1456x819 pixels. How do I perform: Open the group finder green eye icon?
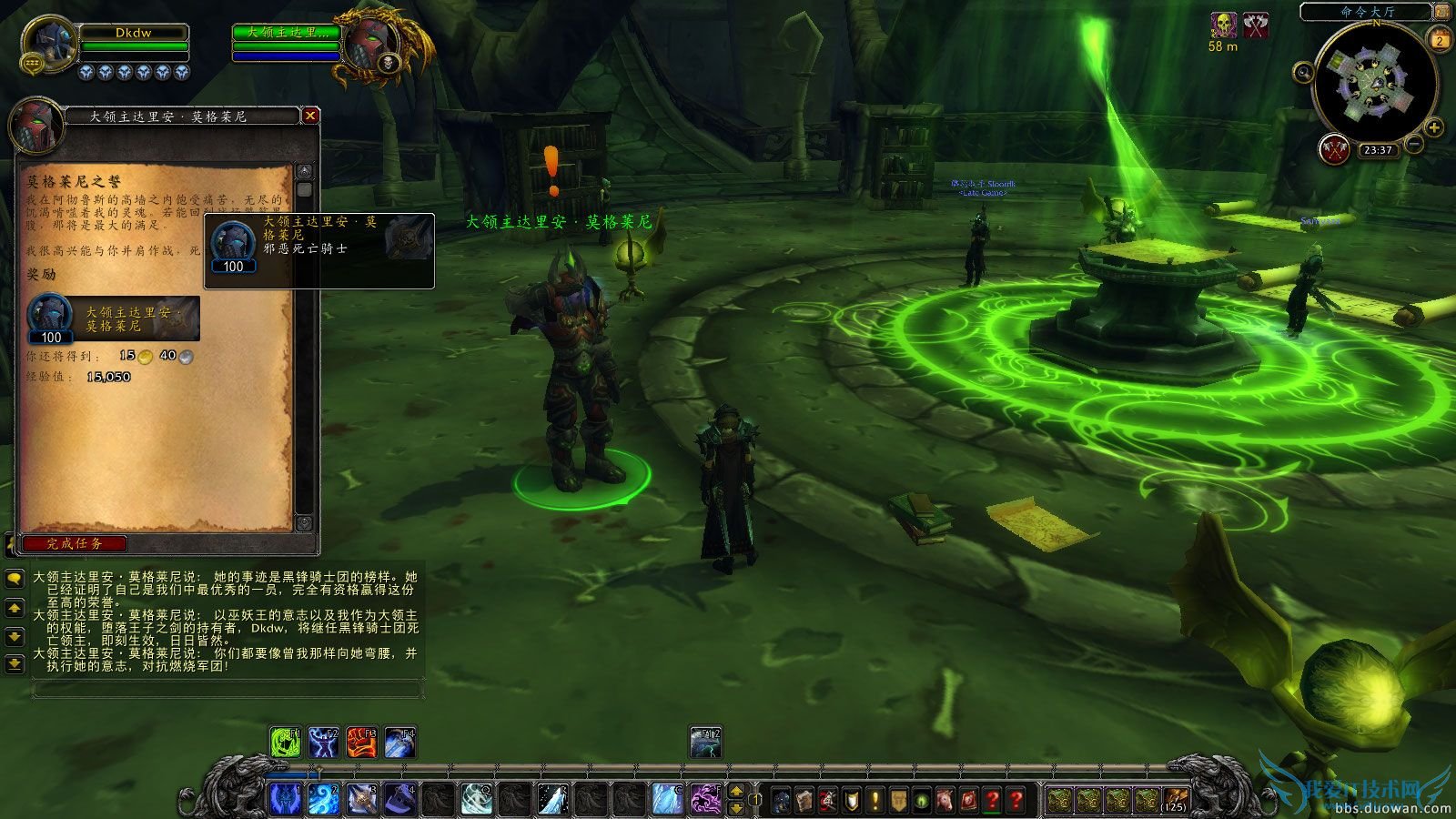pos(922,799)
